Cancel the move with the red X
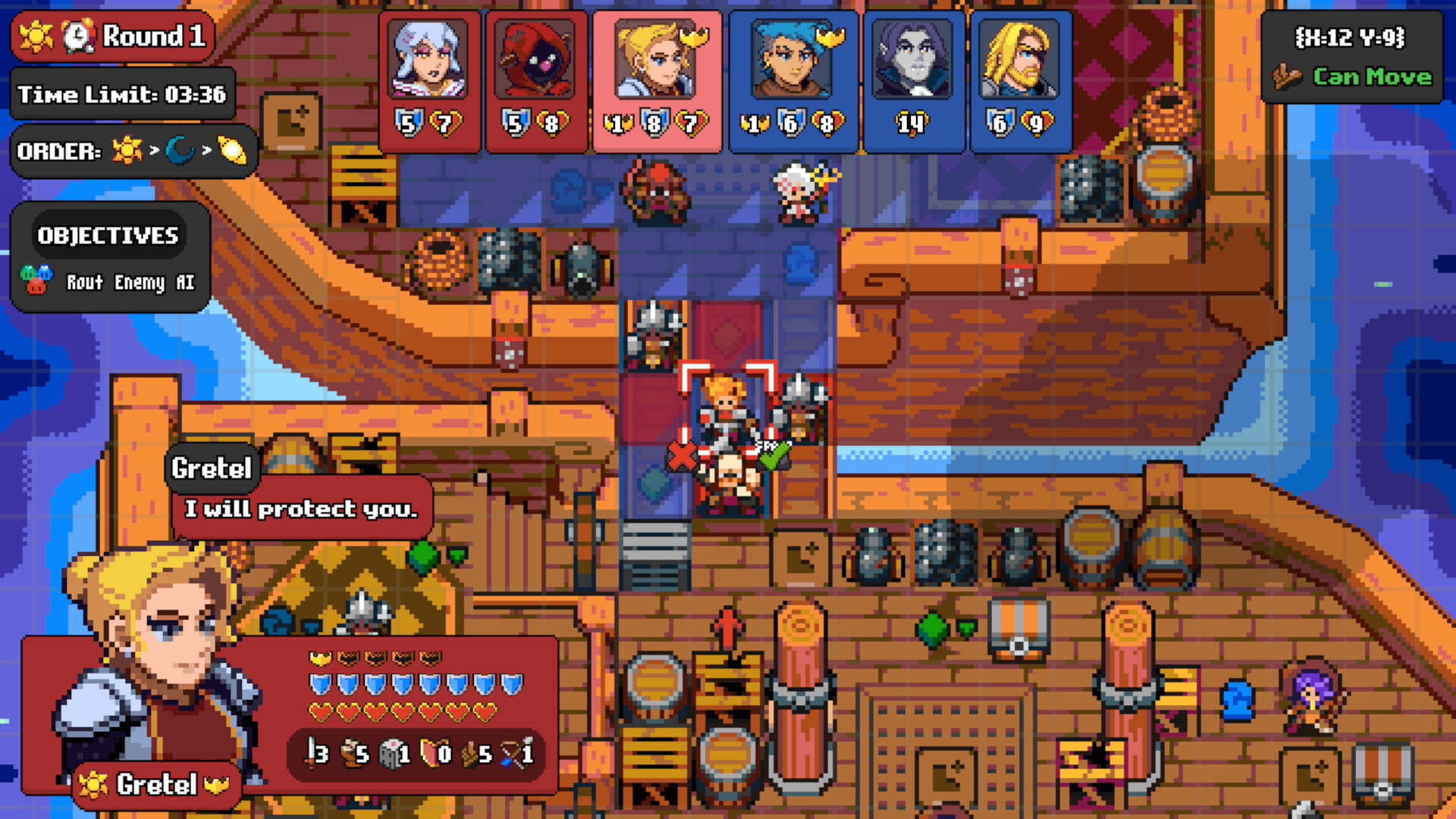 [x=682, y=455]
